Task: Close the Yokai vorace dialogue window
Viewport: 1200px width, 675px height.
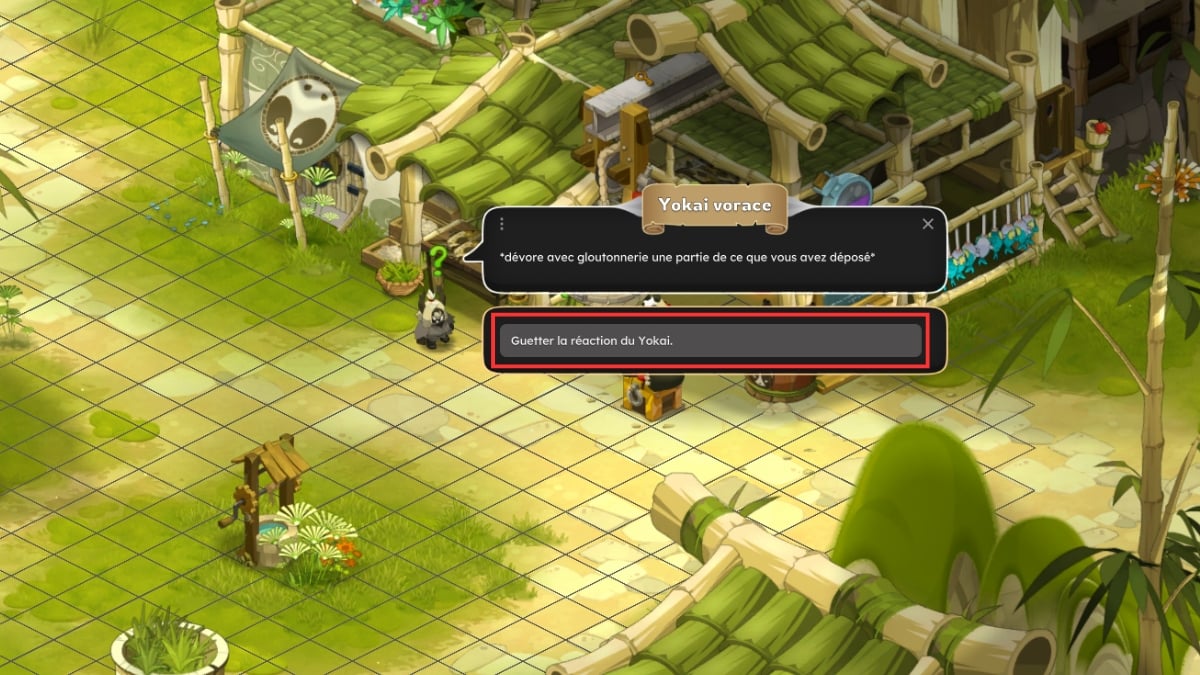Action: [928, 224]
